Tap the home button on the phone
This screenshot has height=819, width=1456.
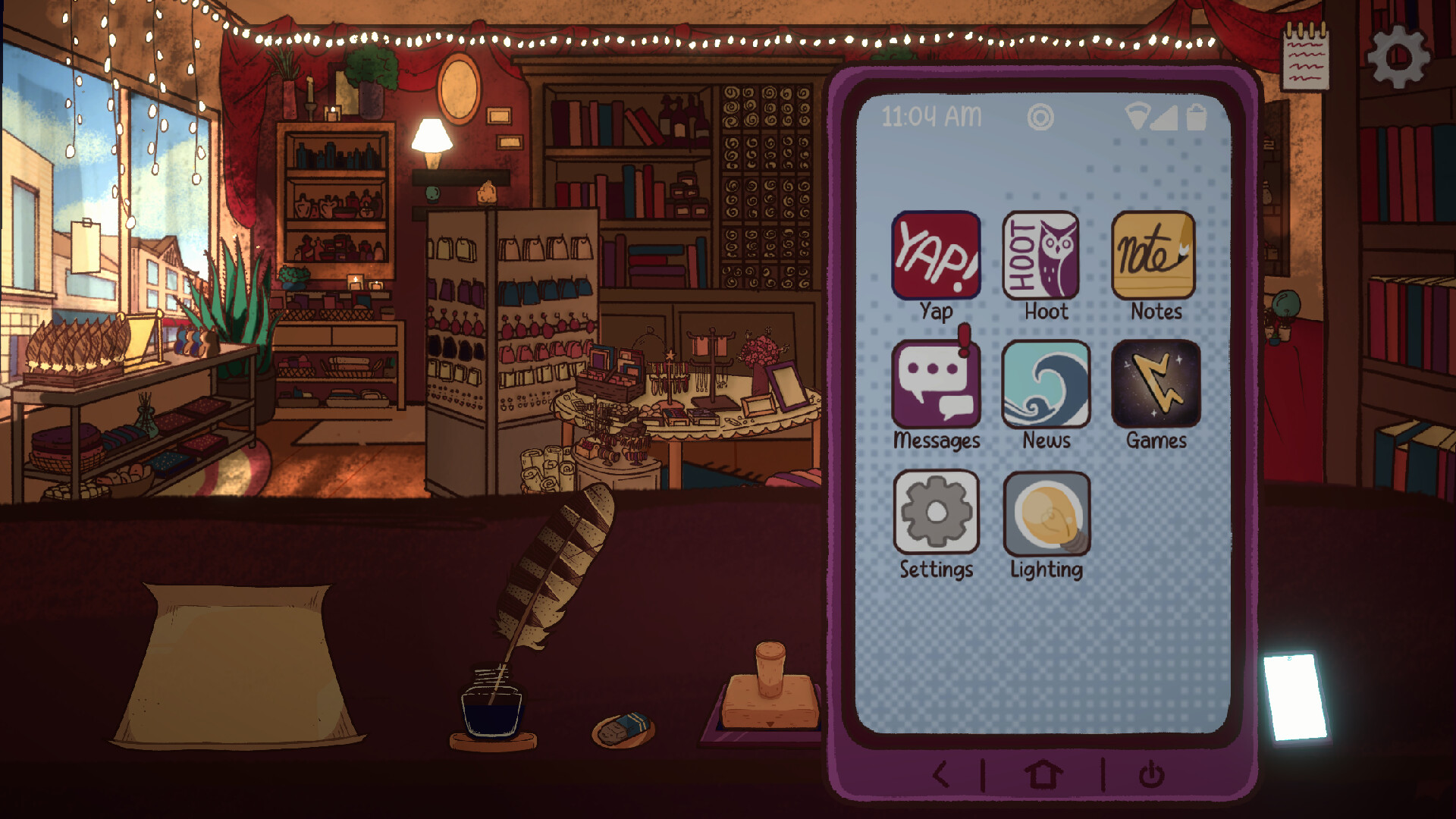[x=1043, y=776]
